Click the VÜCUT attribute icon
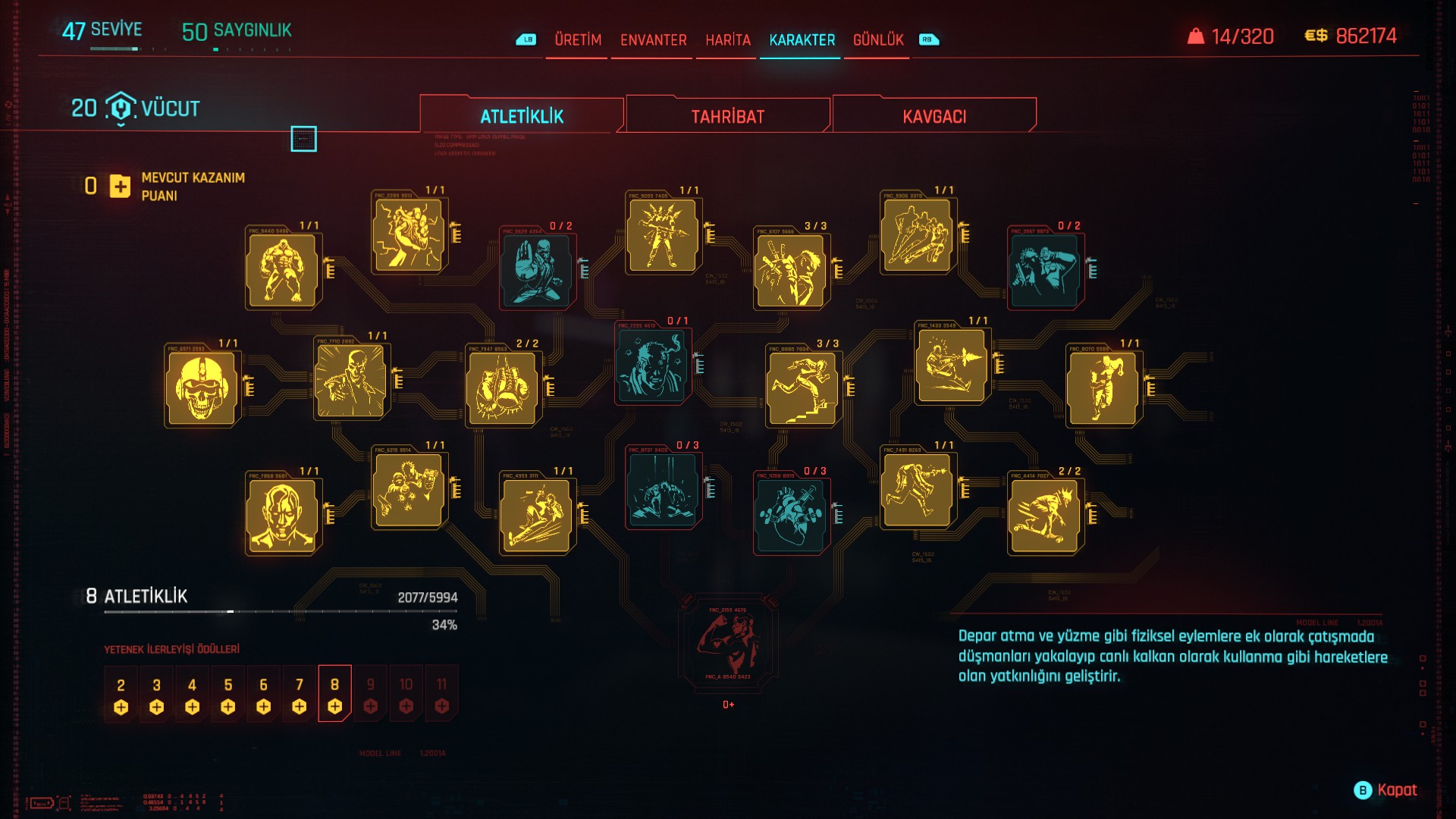Screen dimensions: 1456x819 pyautogui.click(x=121, y=108)
